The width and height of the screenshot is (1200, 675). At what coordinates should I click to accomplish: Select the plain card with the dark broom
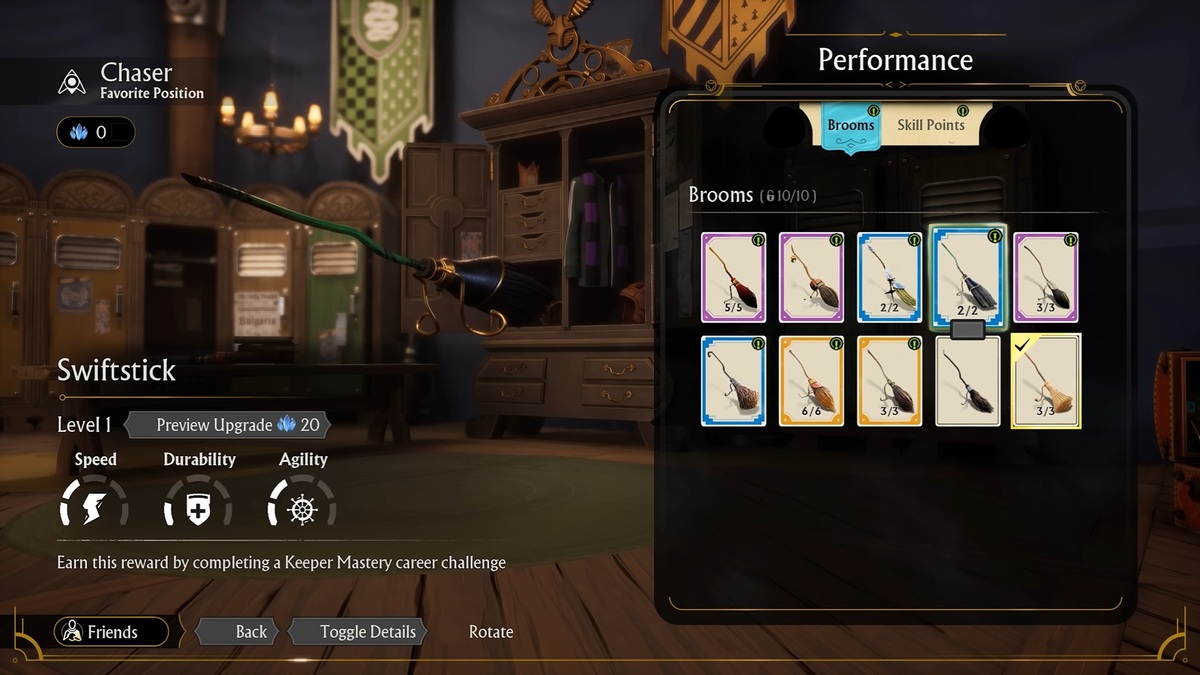967,381
